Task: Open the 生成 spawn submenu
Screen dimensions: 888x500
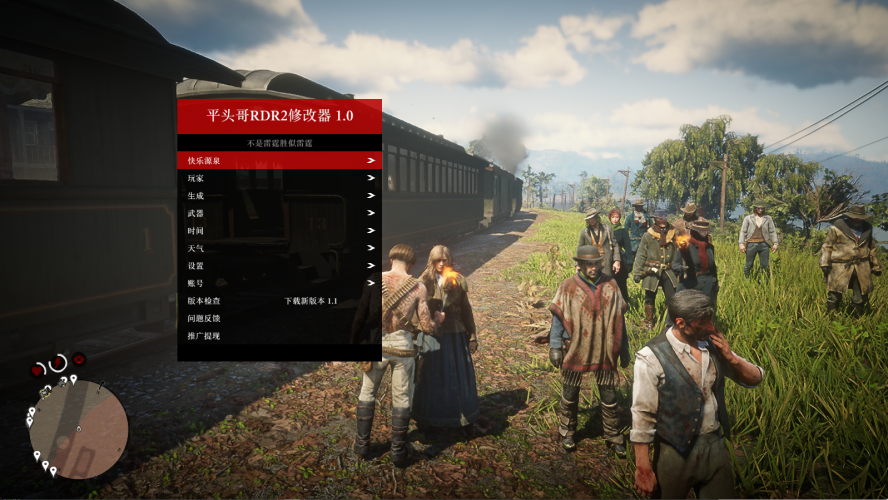Action: pyautogui.click(x=279, y=196)
